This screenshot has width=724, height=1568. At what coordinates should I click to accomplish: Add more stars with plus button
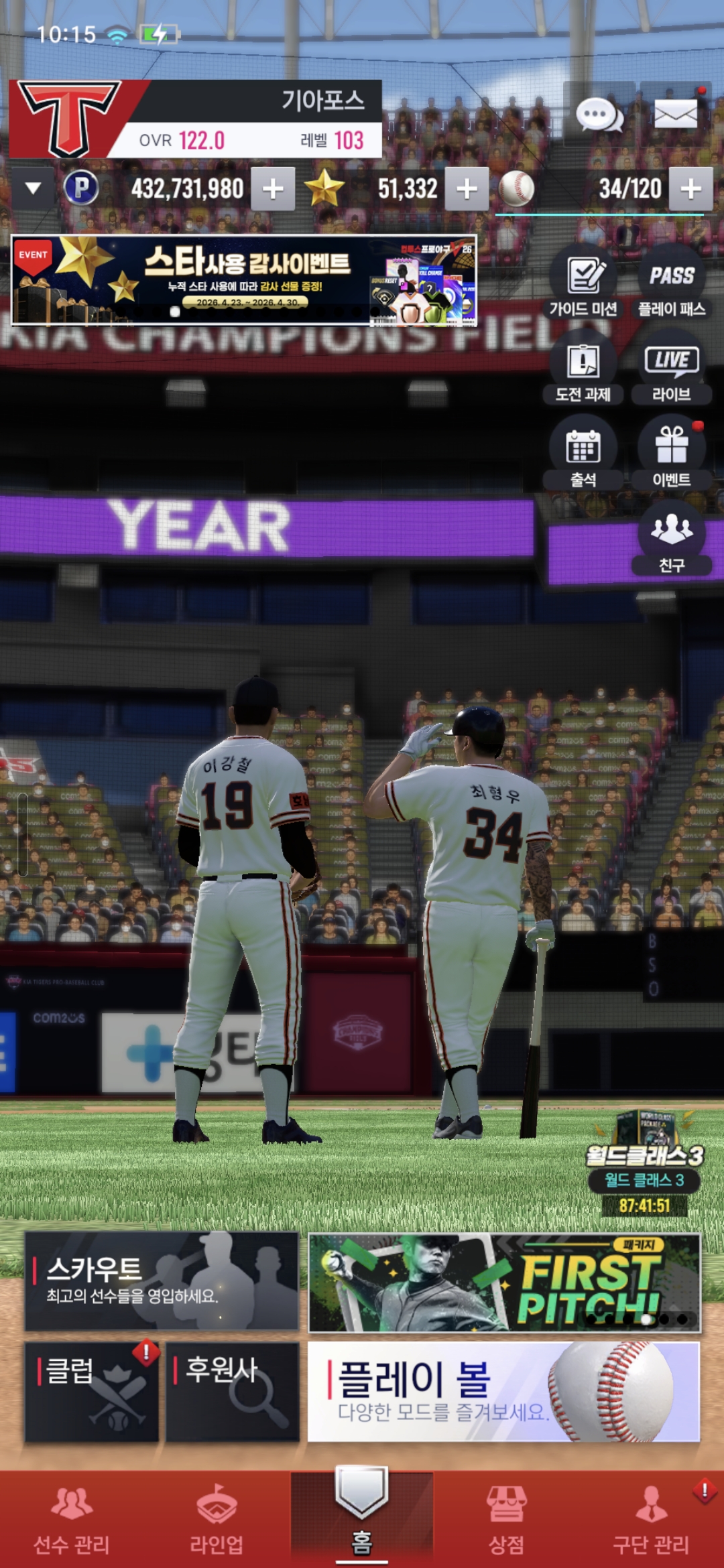[467, 189]
